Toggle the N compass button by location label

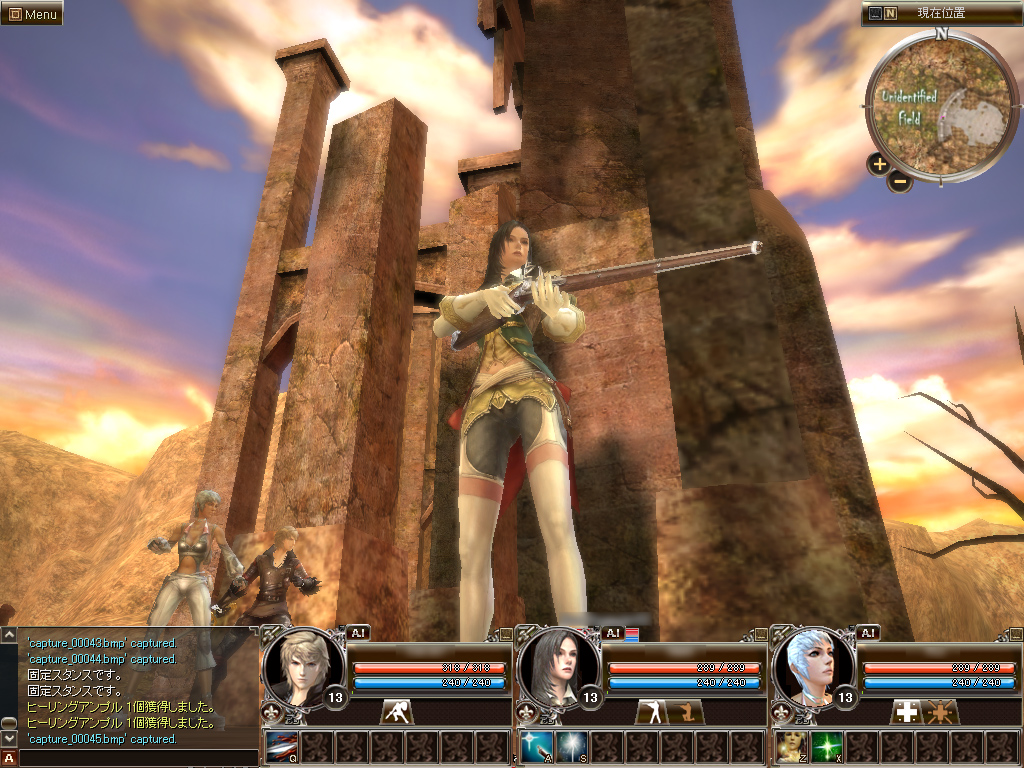point(890,14)
